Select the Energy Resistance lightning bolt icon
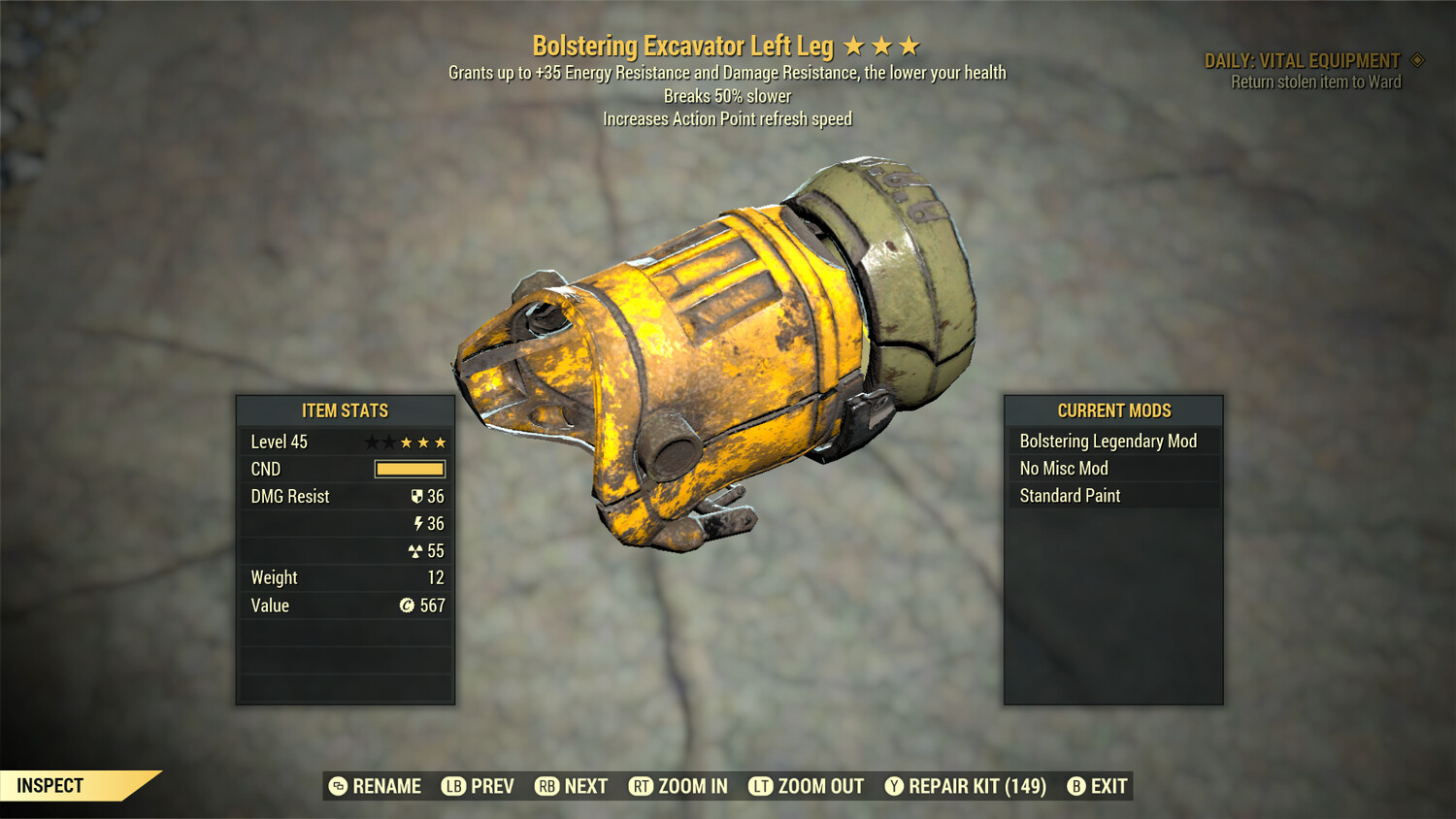The image size is (1456, 819). pyautogui.click(x=417, y=523)
